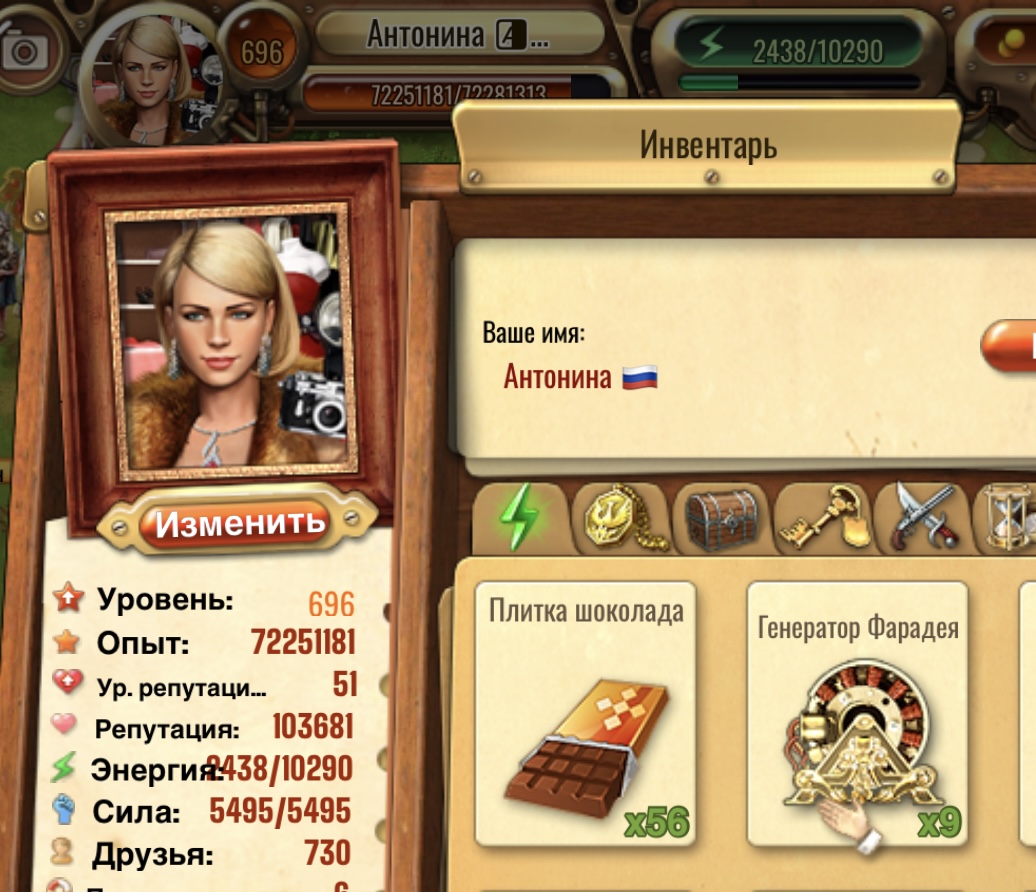
Task: Switch to the lightning bolt energy tab
Action: 520,518
